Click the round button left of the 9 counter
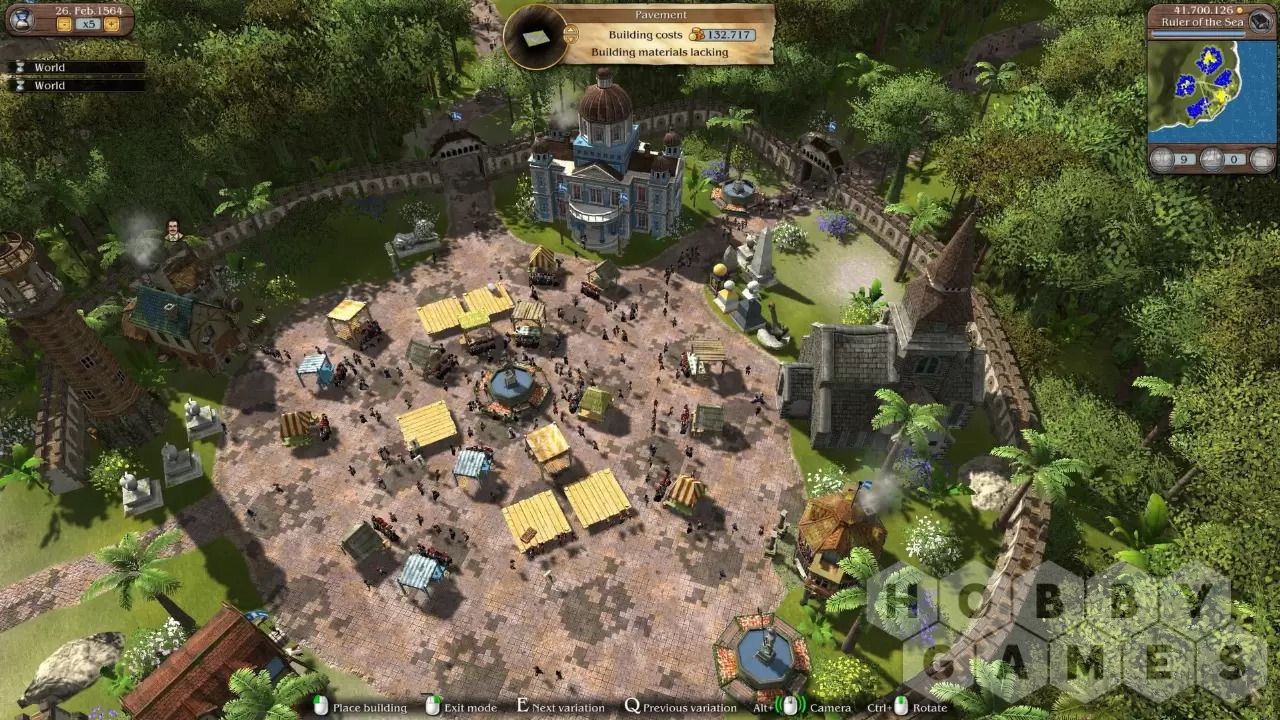This screenshot has width=1280, height=720. click(1162, 158)
